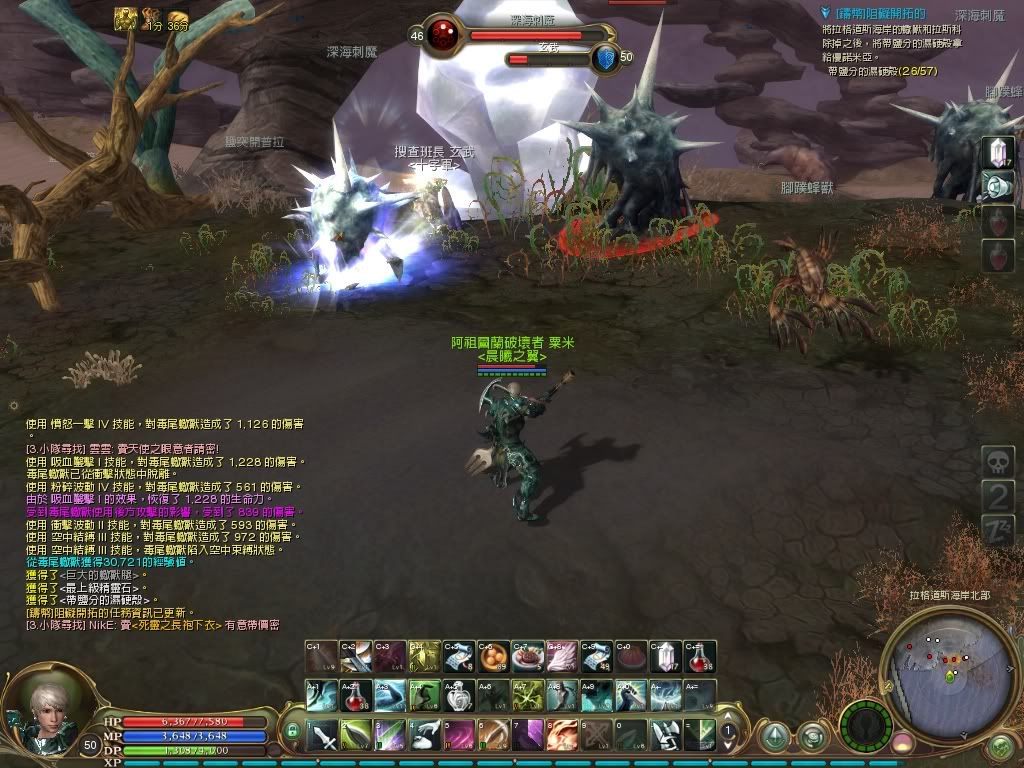Eat the orange buns food item
The image size is (1024, 768).
pyautogui.click(x=492, y=656)
